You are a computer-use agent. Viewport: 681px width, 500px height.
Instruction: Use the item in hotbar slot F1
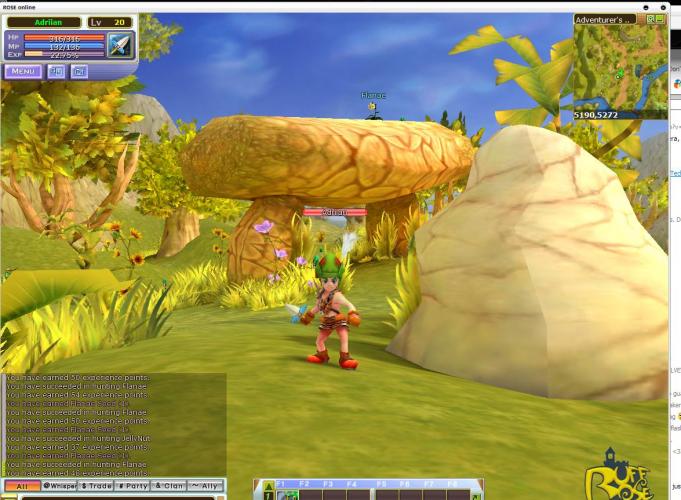point(288,494)
